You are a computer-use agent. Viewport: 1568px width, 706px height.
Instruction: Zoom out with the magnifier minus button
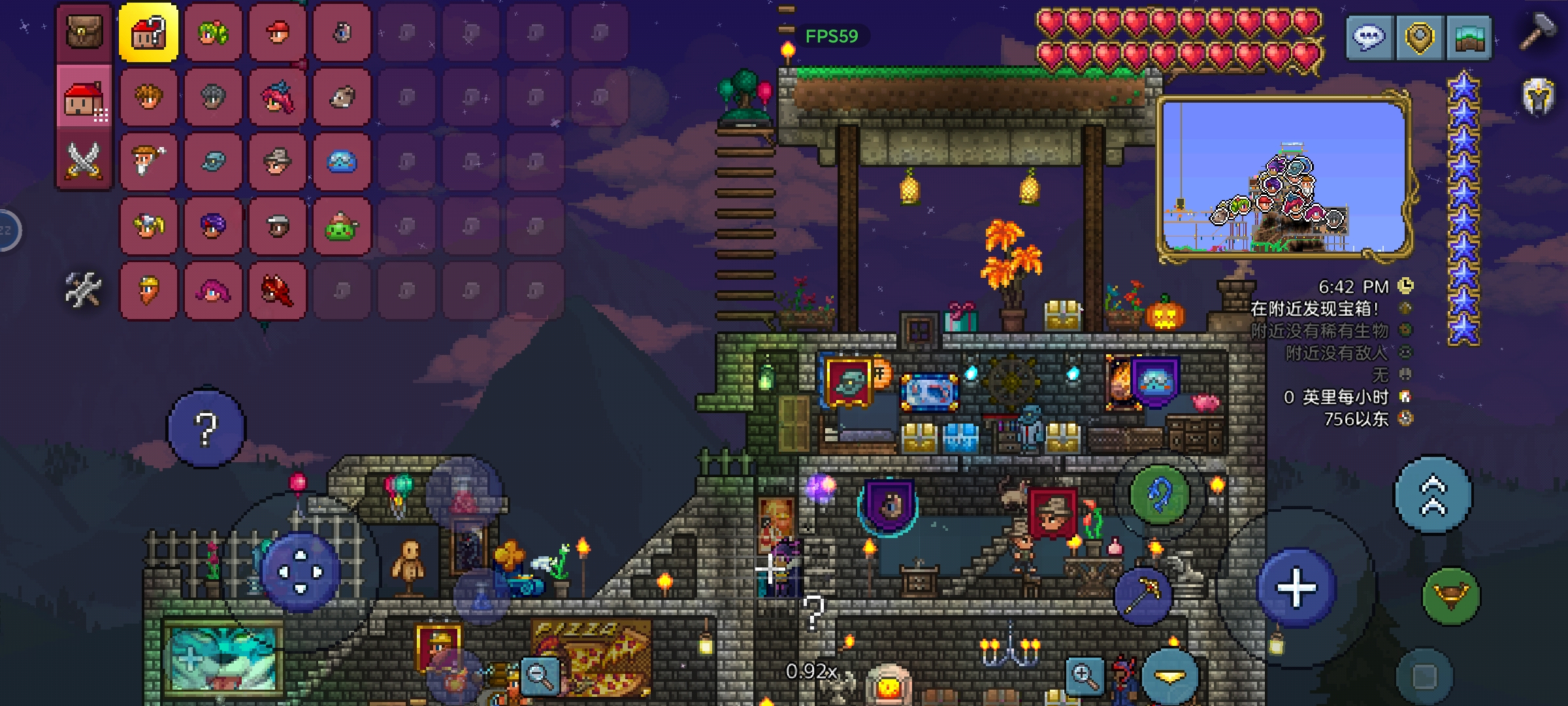pos(540,675)
